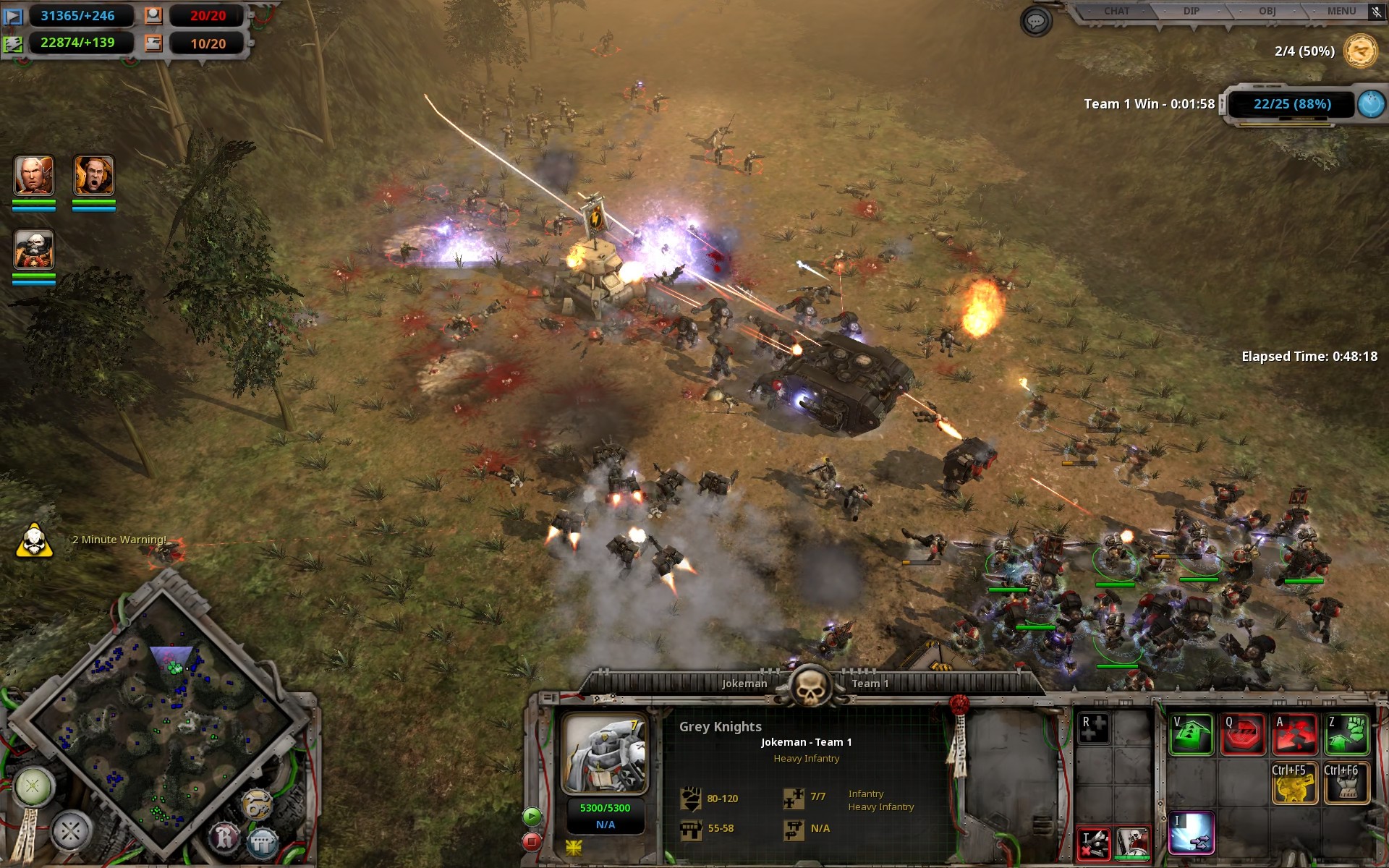Open the game MENU
This screenshot has height=868, width=1389.
[x=1341, y=12]
